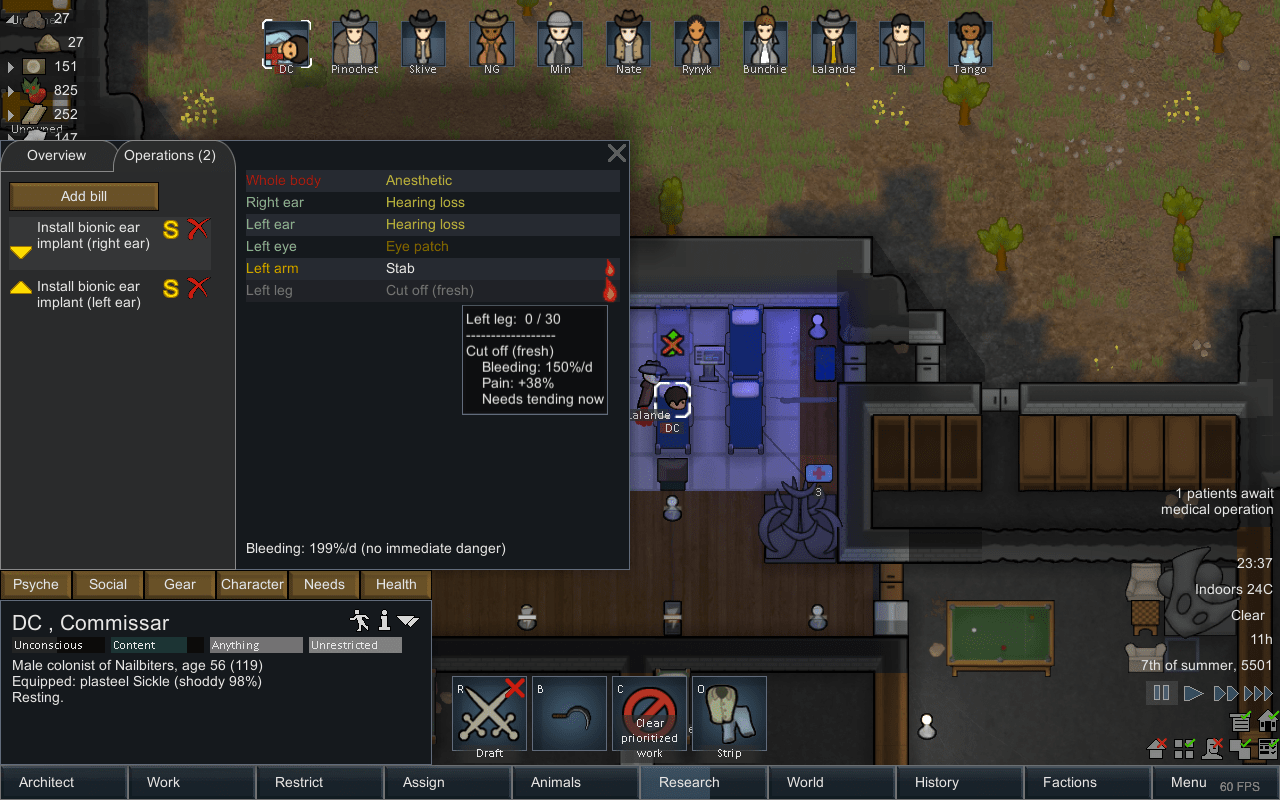
Task: Open the Unrestricted area dropdown
Action: tap(355, 644)
